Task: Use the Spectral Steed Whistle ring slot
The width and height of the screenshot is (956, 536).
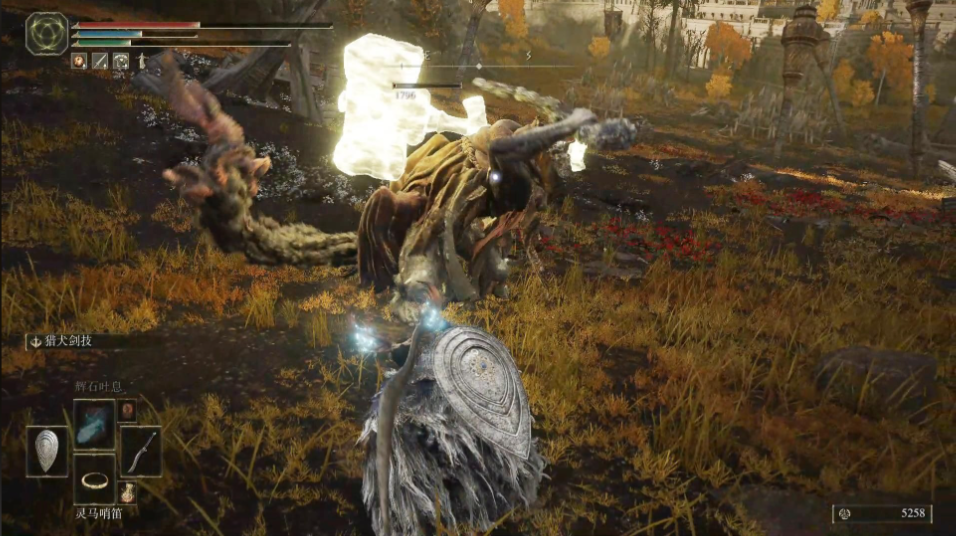Action: tap(94, 481)
